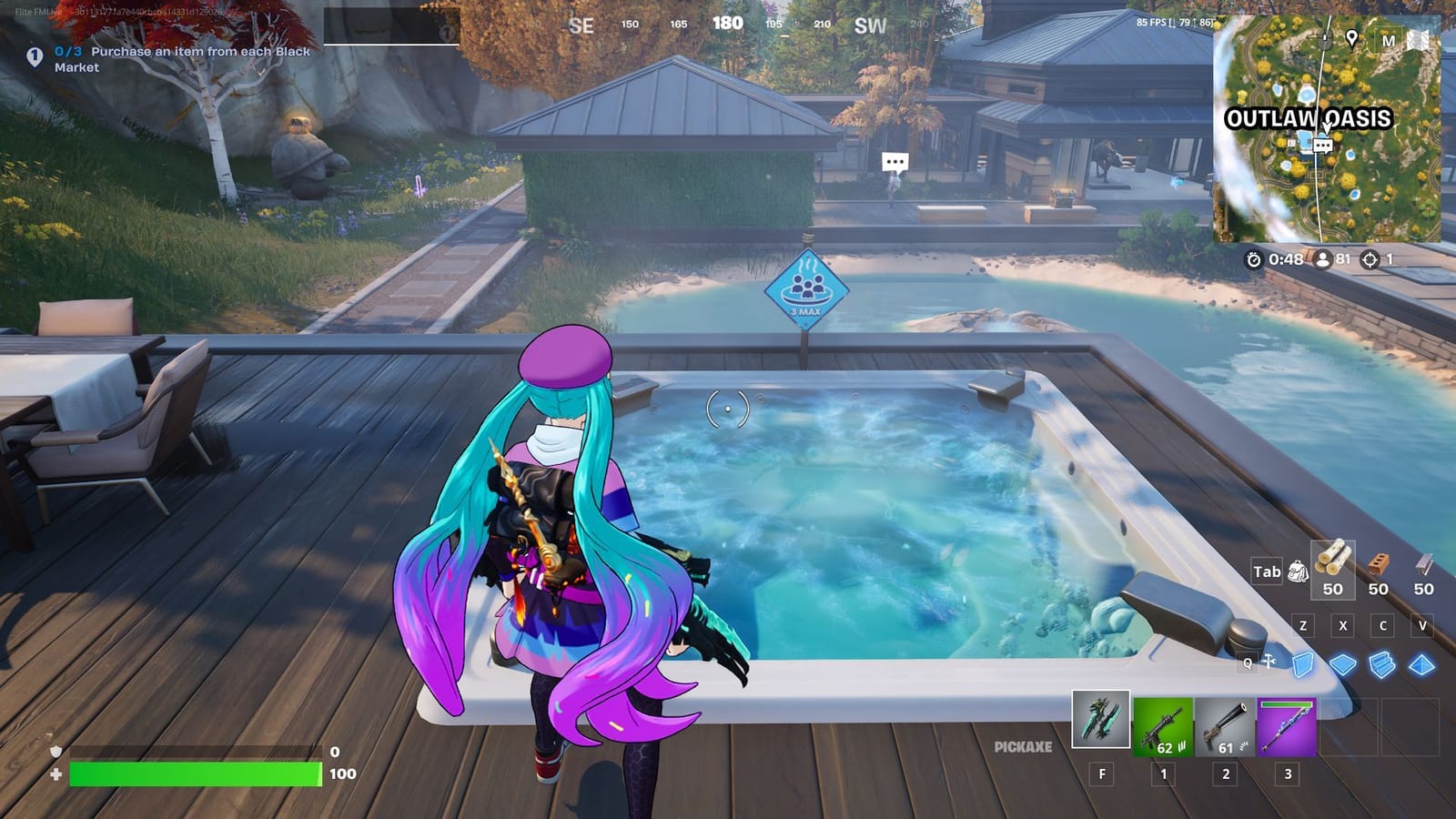The width and height of the screenshot is (1456, 819).
Task: Click the eliminations crosshair icon
Action: pos(1370,260)
